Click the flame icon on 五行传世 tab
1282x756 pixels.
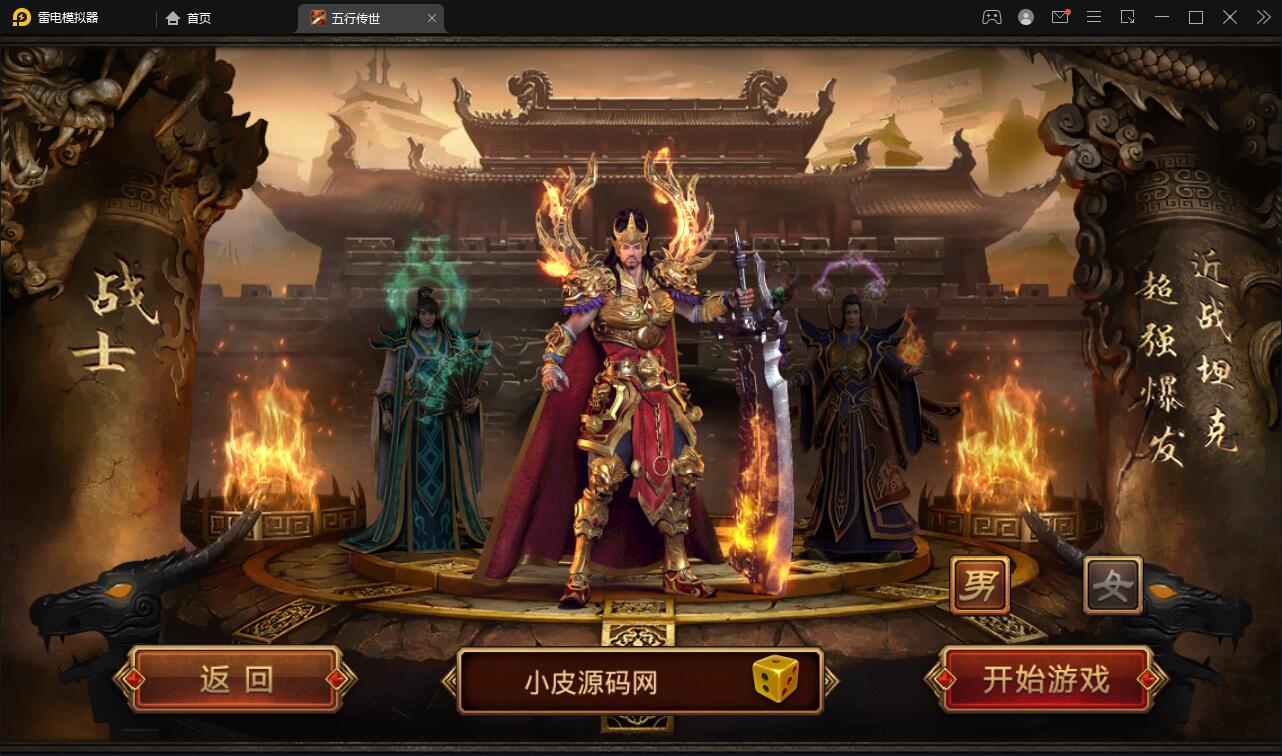pyautogui.click(x=315, y=17)
